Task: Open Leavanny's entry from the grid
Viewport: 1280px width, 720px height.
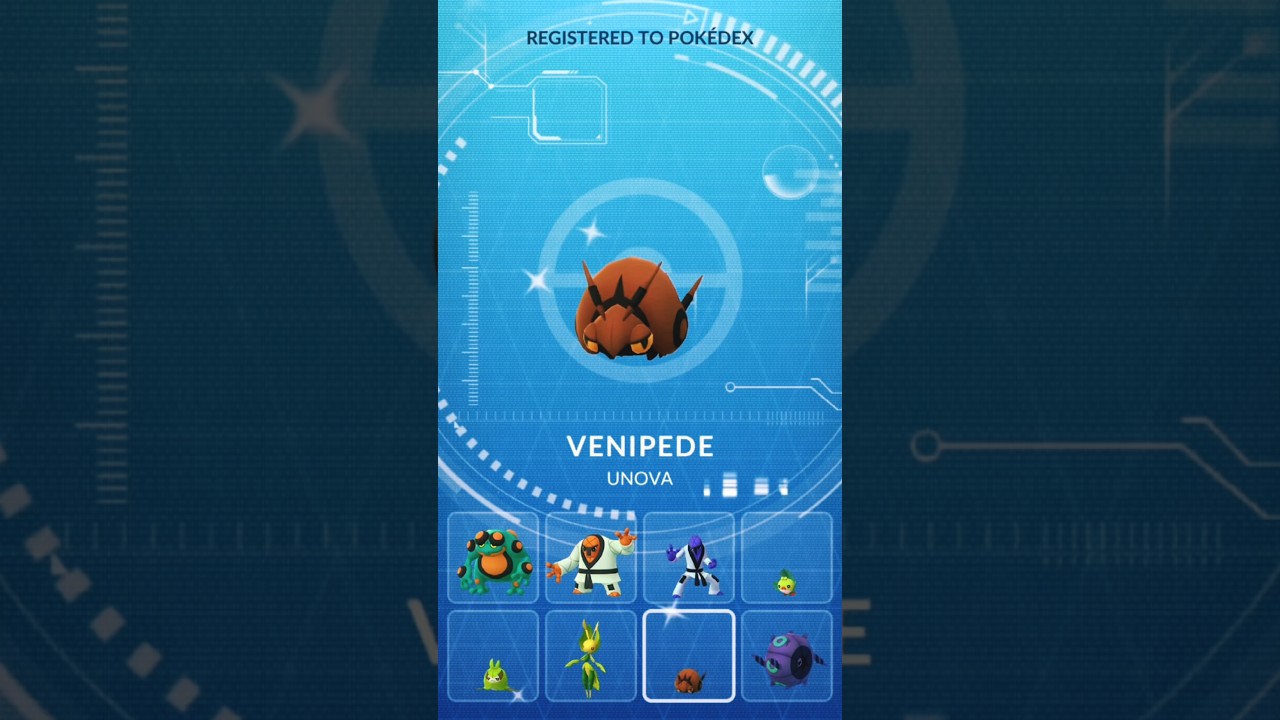Action: point(590,660)
